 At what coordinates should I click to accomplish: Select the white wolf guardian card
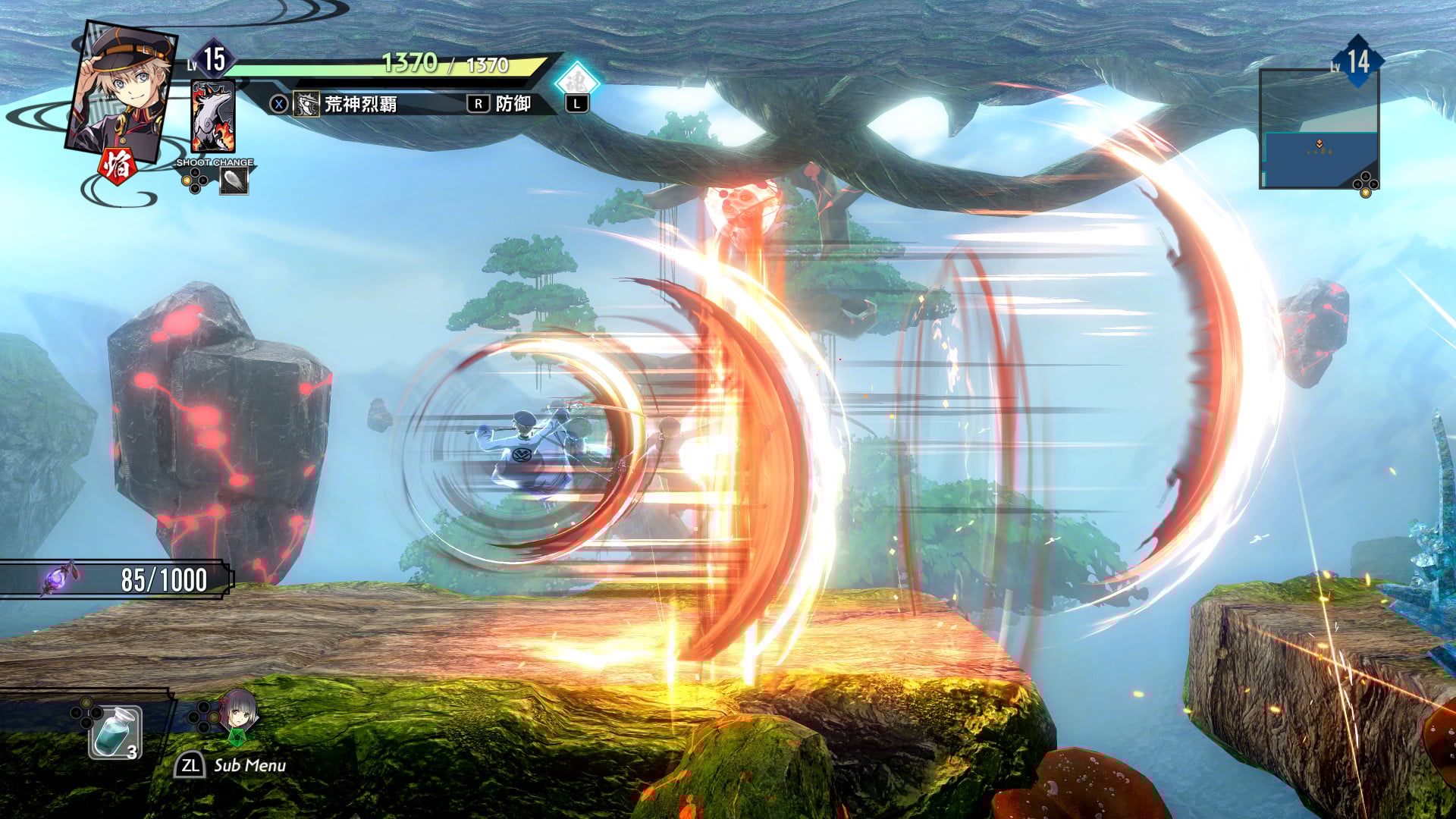click(213, 118)
